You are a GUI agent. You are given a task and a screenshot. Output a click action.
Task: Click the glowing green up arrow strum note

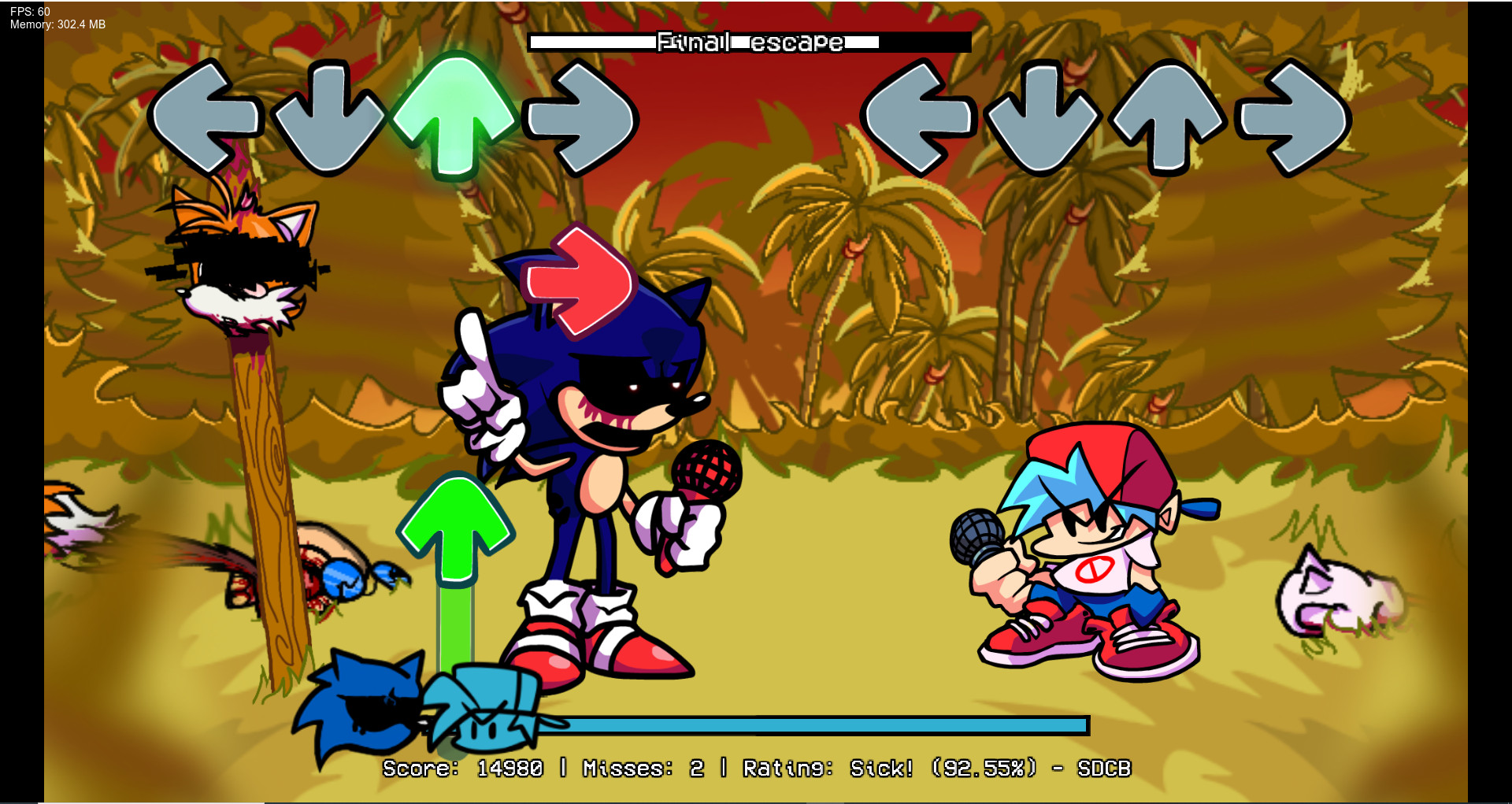[455, 114]
